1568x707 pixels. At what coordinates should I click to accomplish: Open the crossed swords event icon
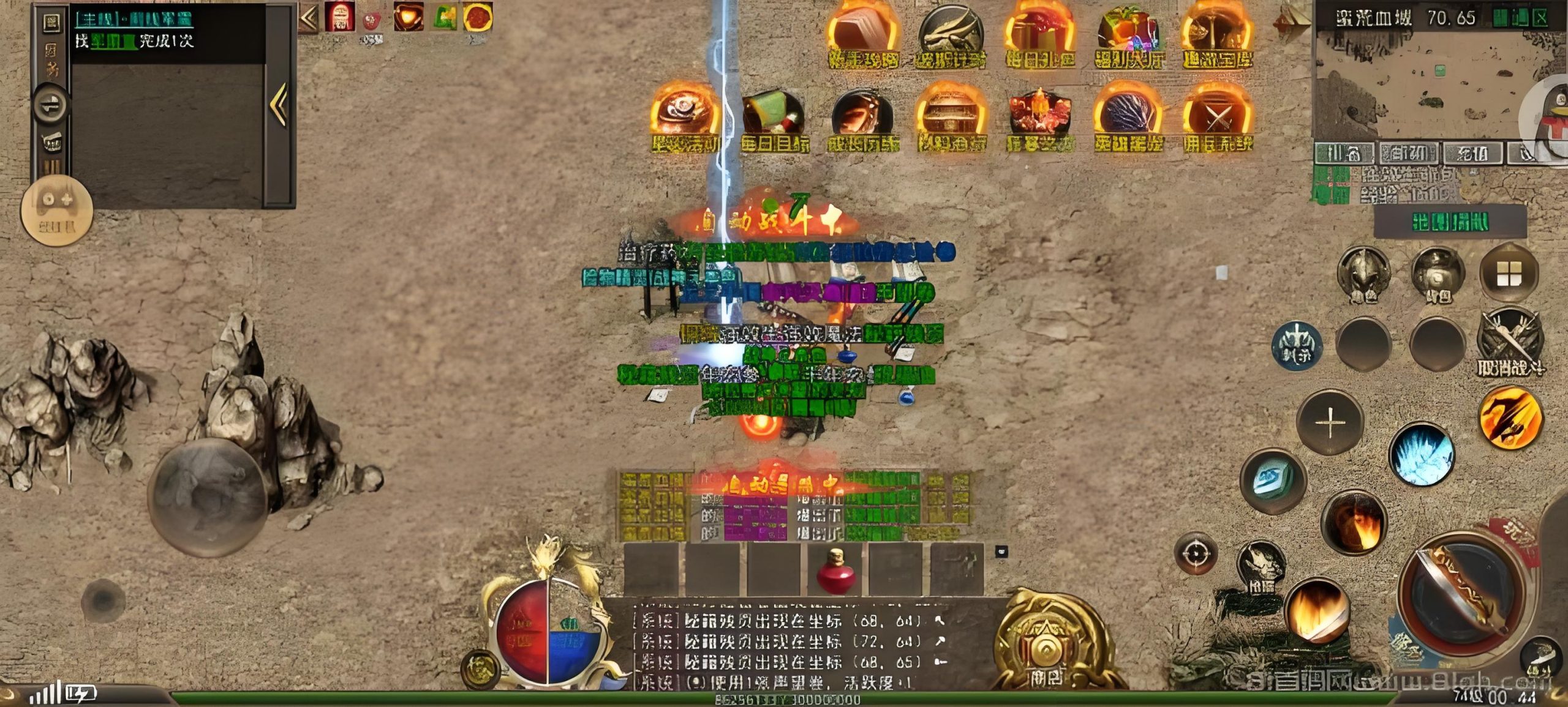1217,119
